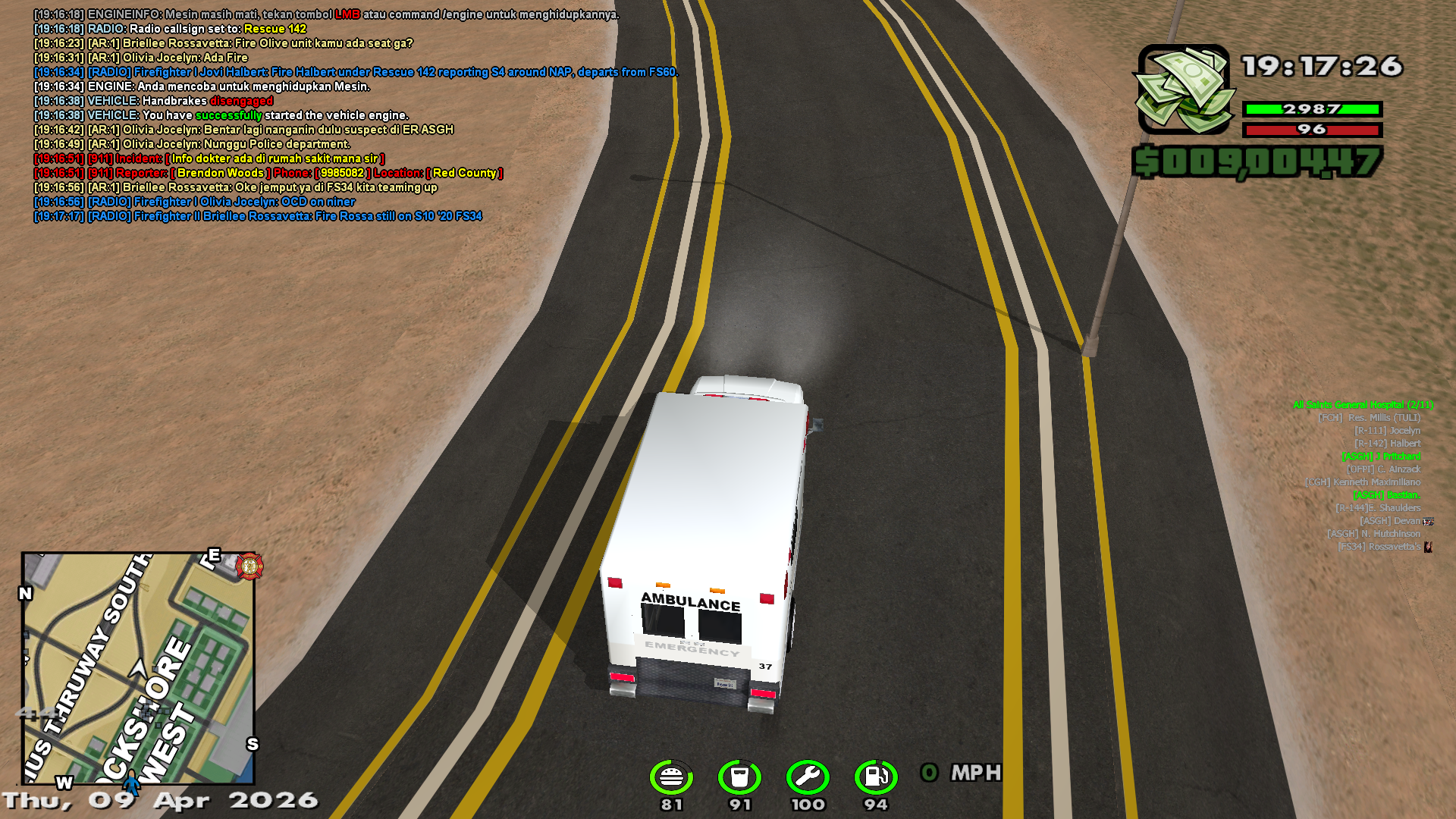Tap the fuel pump icon

(x=876, y=777)
